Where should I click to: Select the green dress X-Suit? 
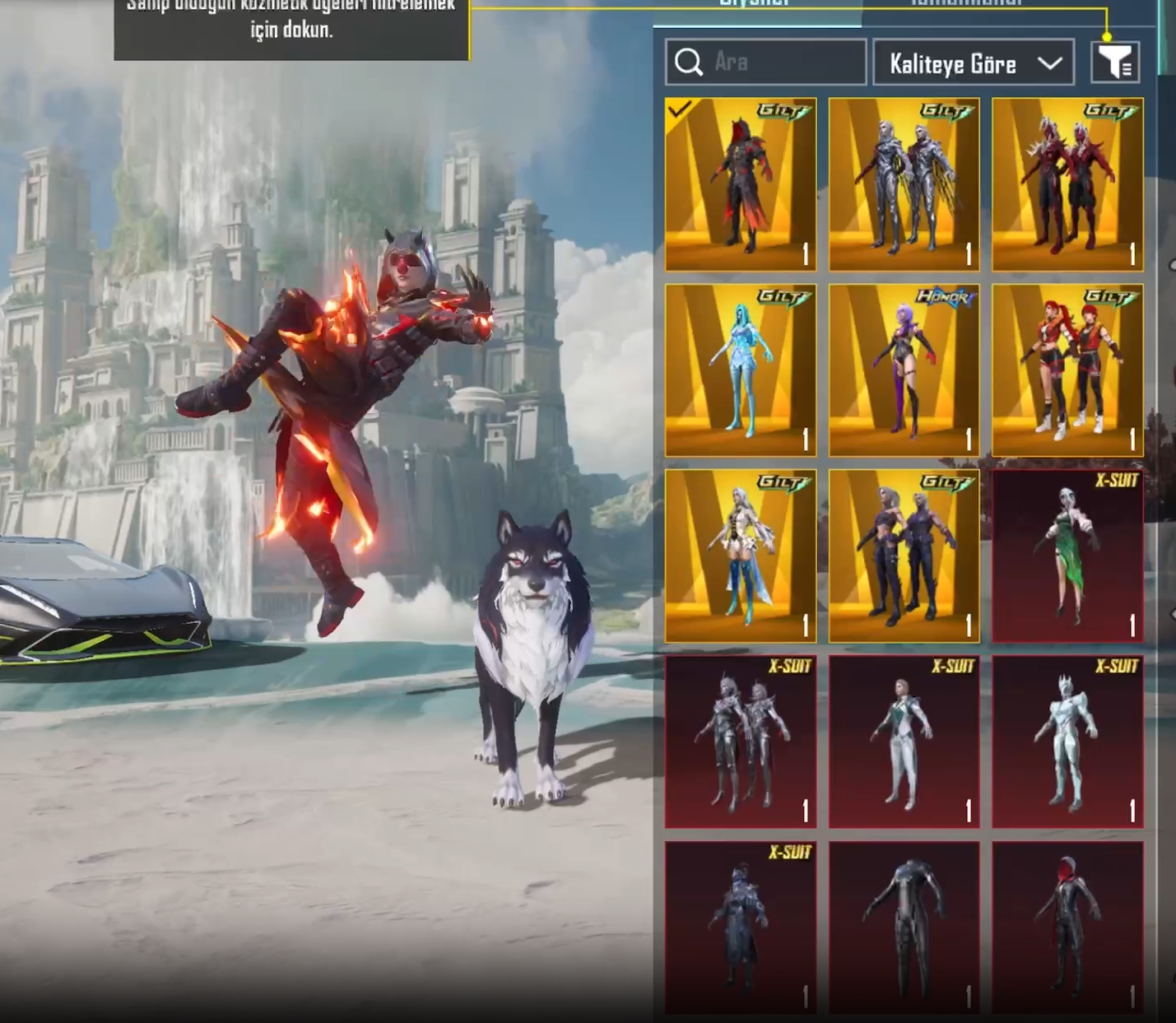(x=1067, y=556)
